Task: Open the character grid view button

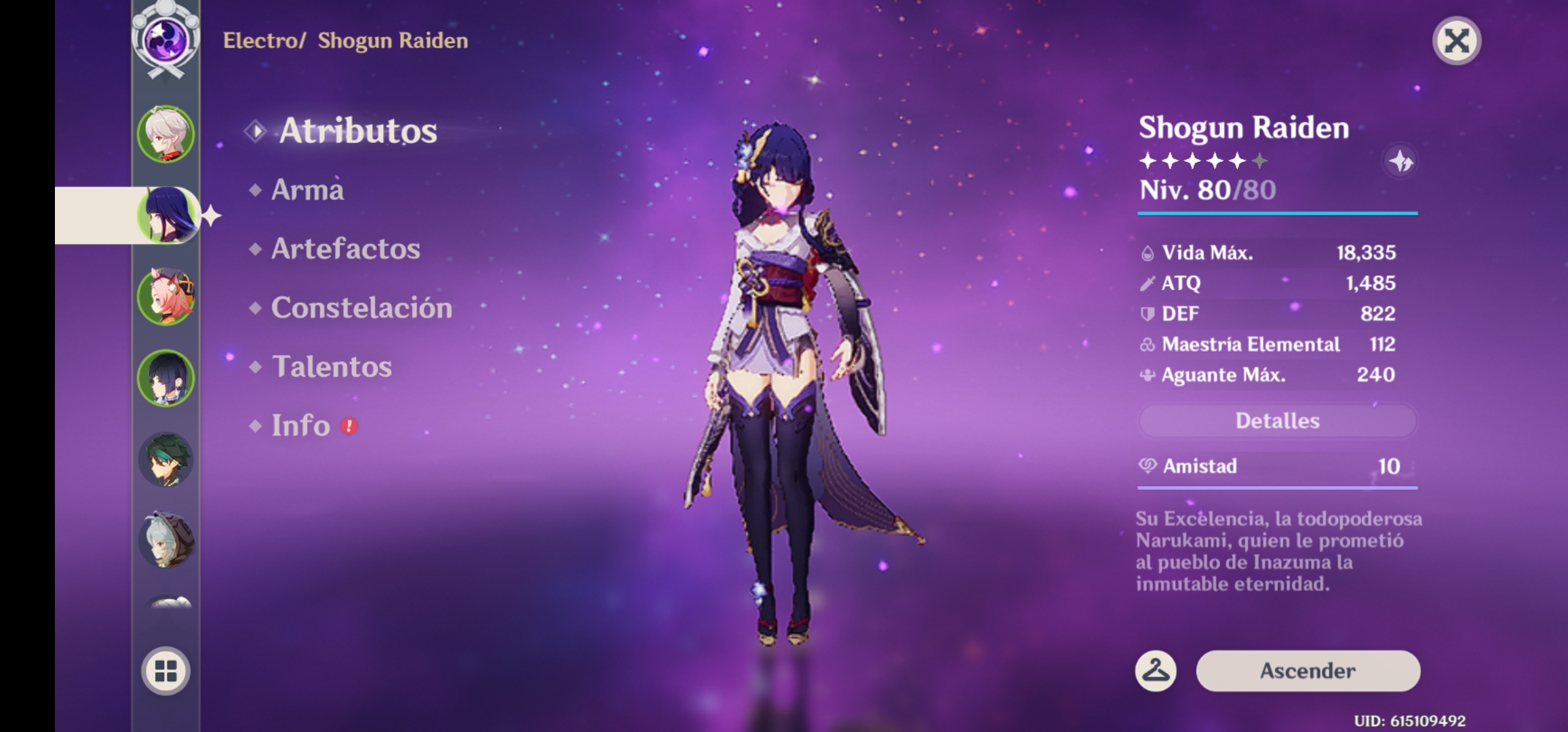Action: (x=166, y=671)
